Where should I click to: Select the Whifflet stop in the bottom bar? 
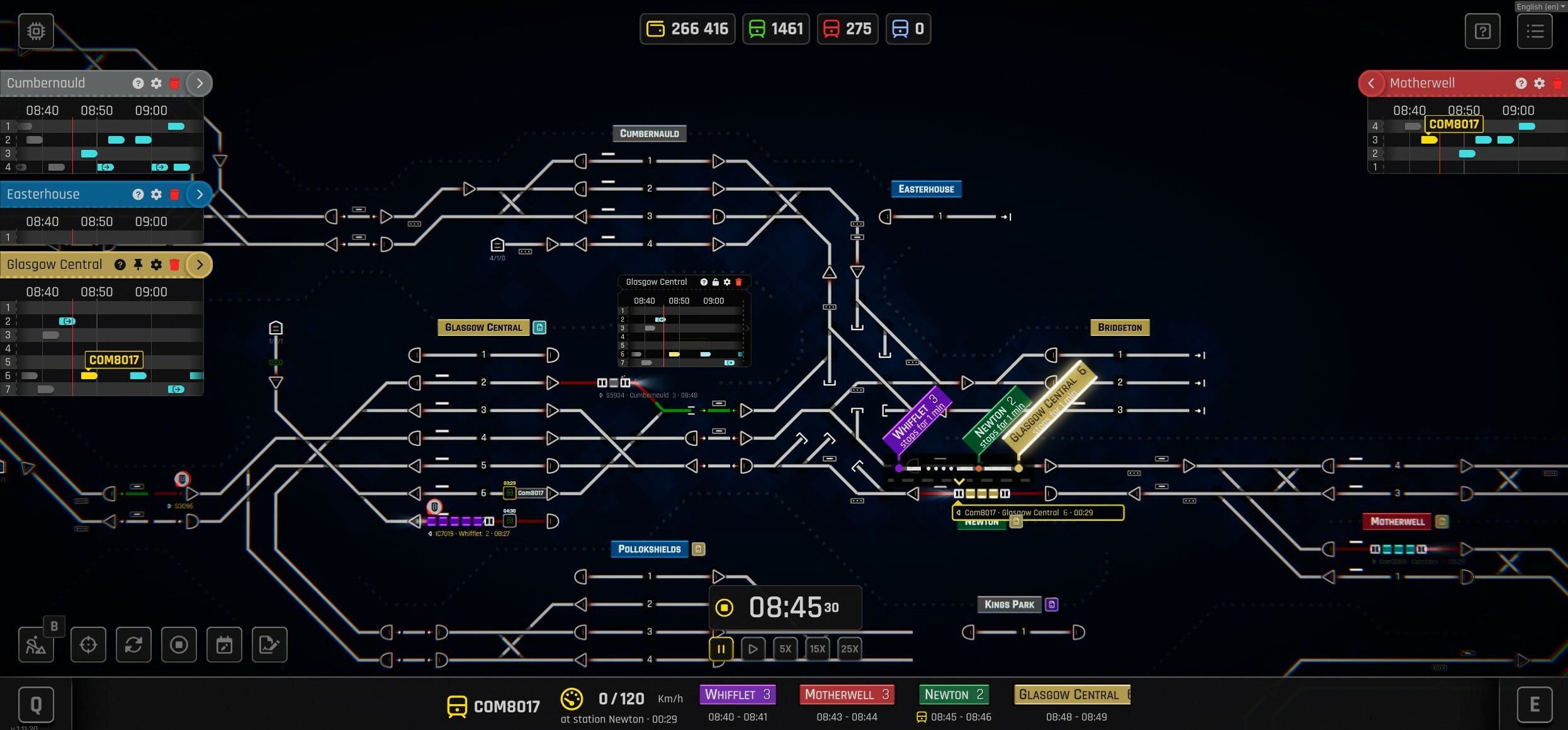(737, 694)
